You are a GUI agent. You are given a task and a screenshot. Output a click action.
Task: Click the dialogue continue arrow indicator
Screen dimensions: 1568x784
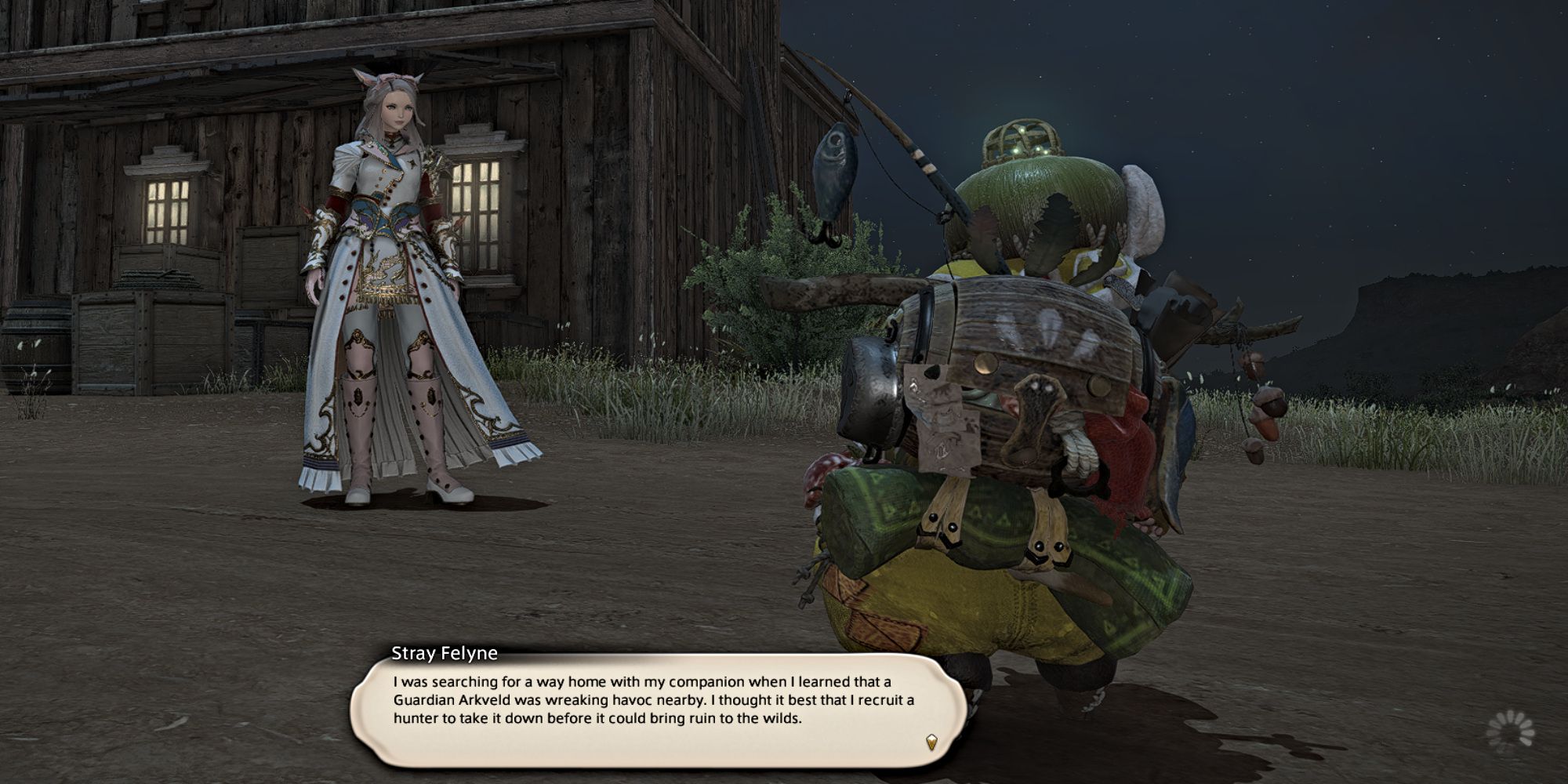(x=931, y=742)
